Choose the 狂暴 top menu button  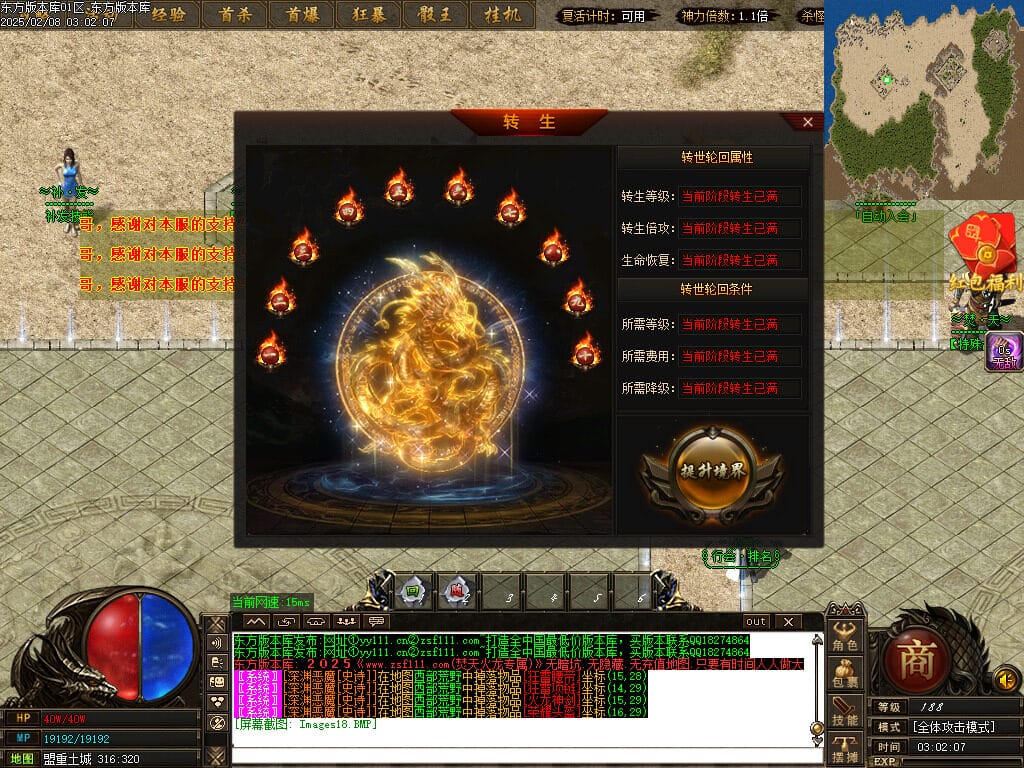pyautogui.click(x=368, y=14)
